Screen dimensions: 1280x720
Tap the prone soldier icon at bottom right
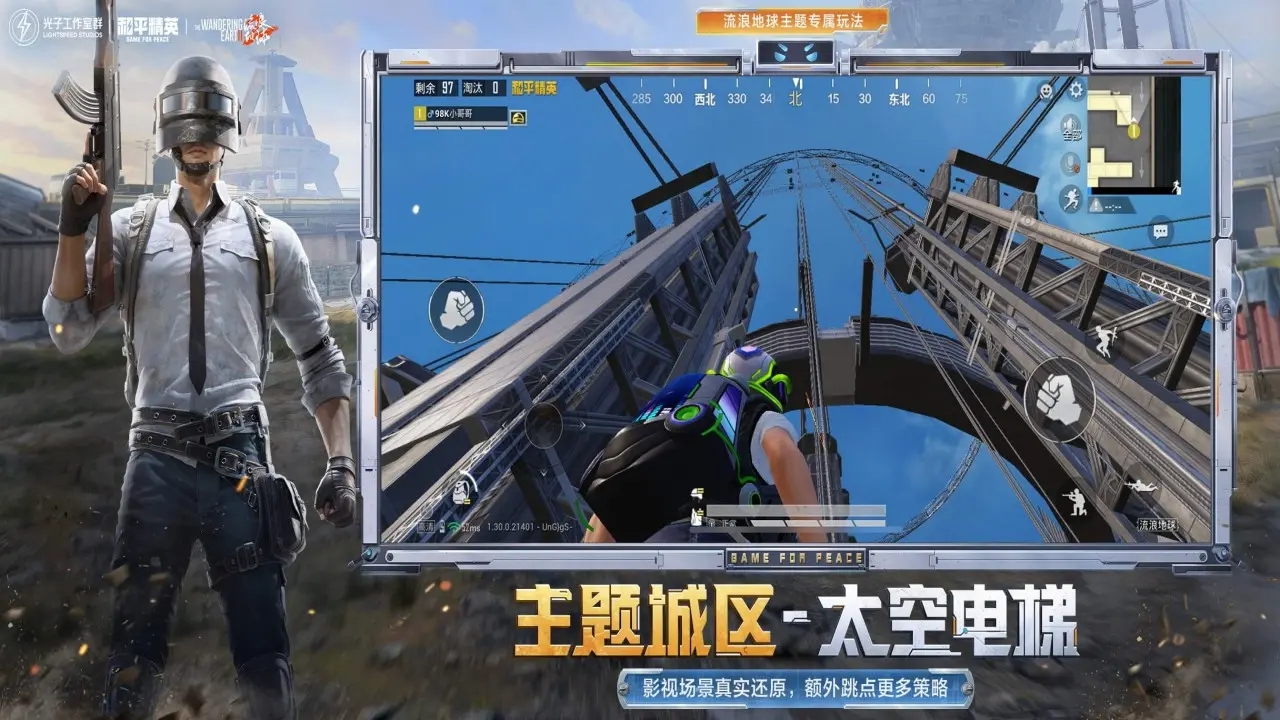[1140, 484]
